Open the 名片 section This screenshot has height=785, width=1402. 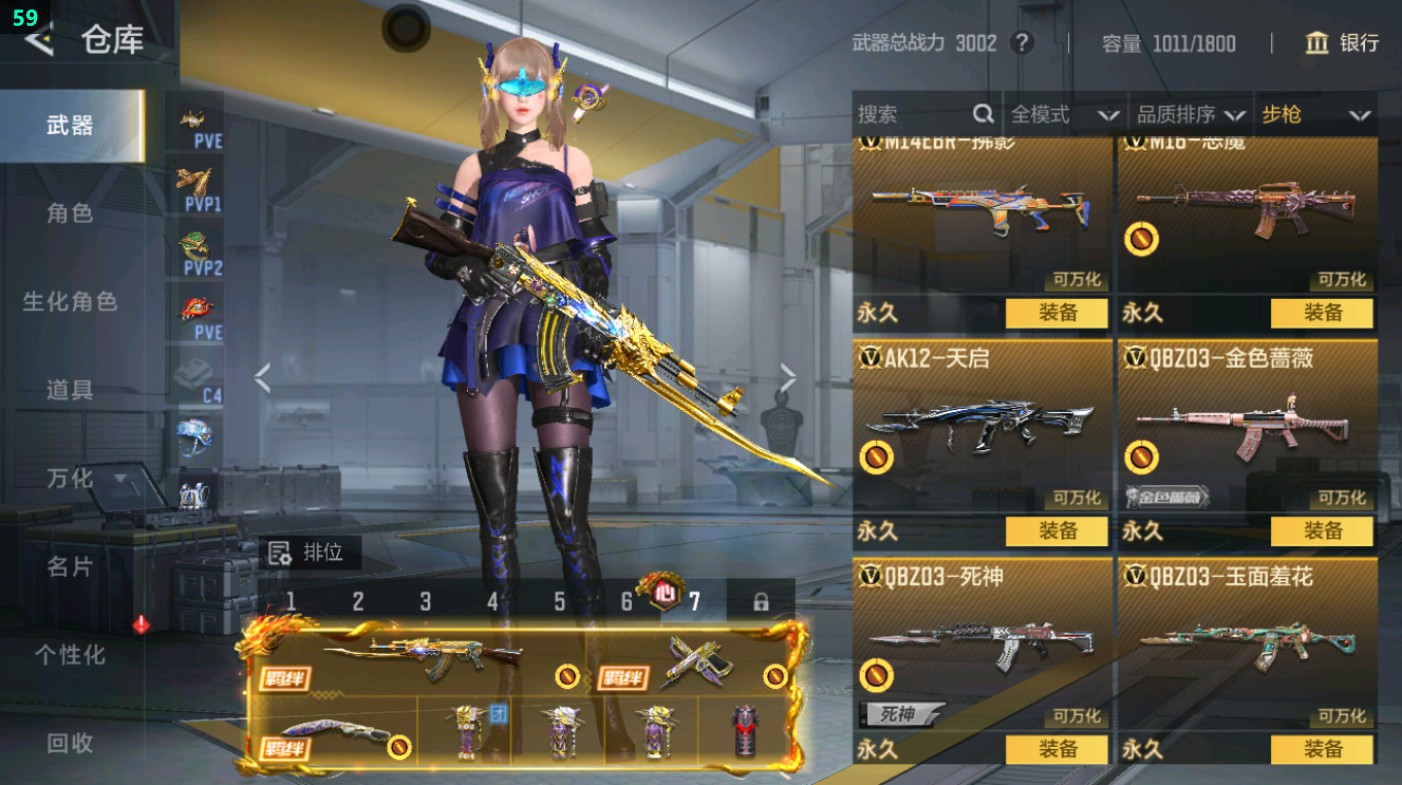click(x=70, y=566)
